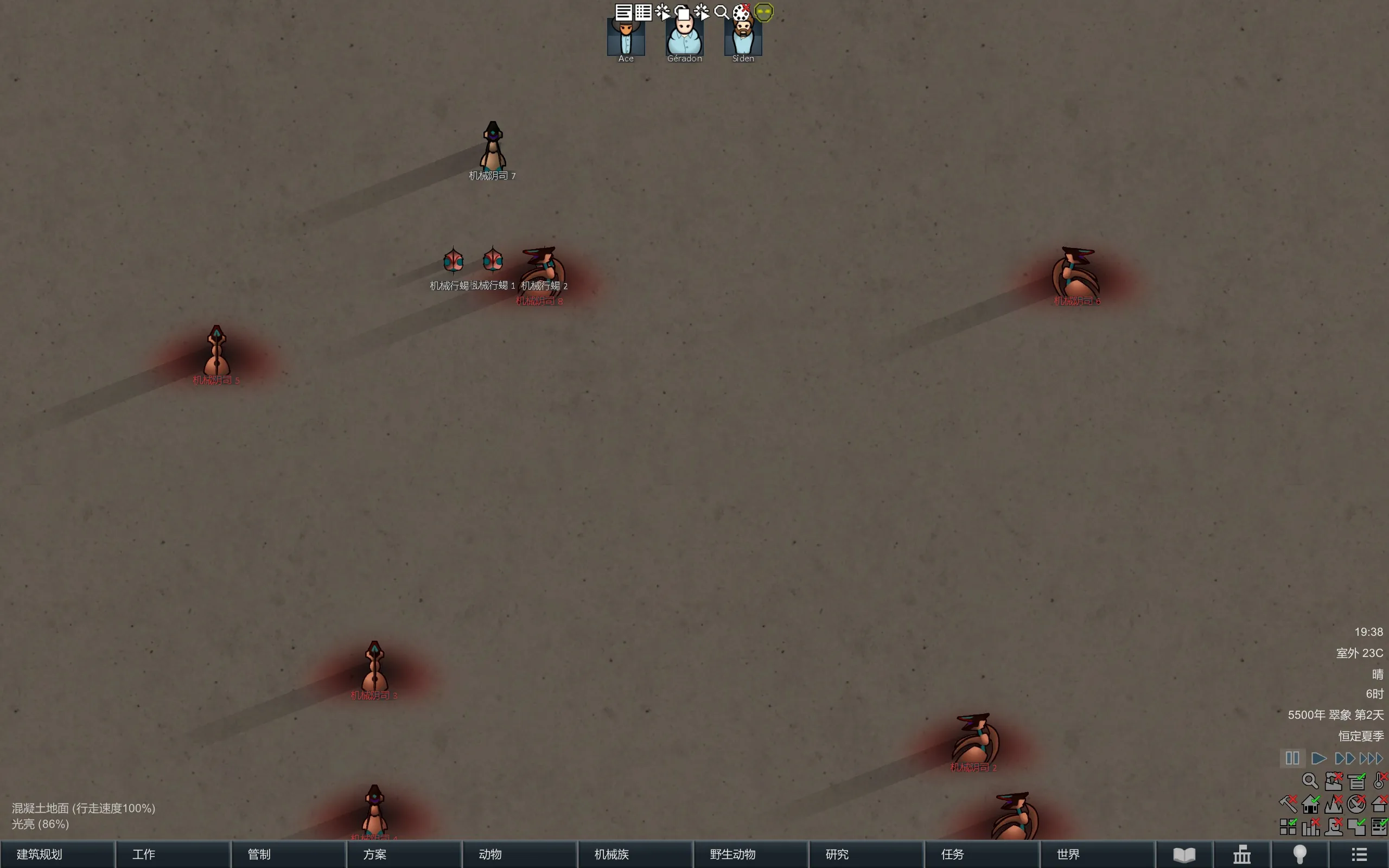Open the main menu list icon

1359,854
